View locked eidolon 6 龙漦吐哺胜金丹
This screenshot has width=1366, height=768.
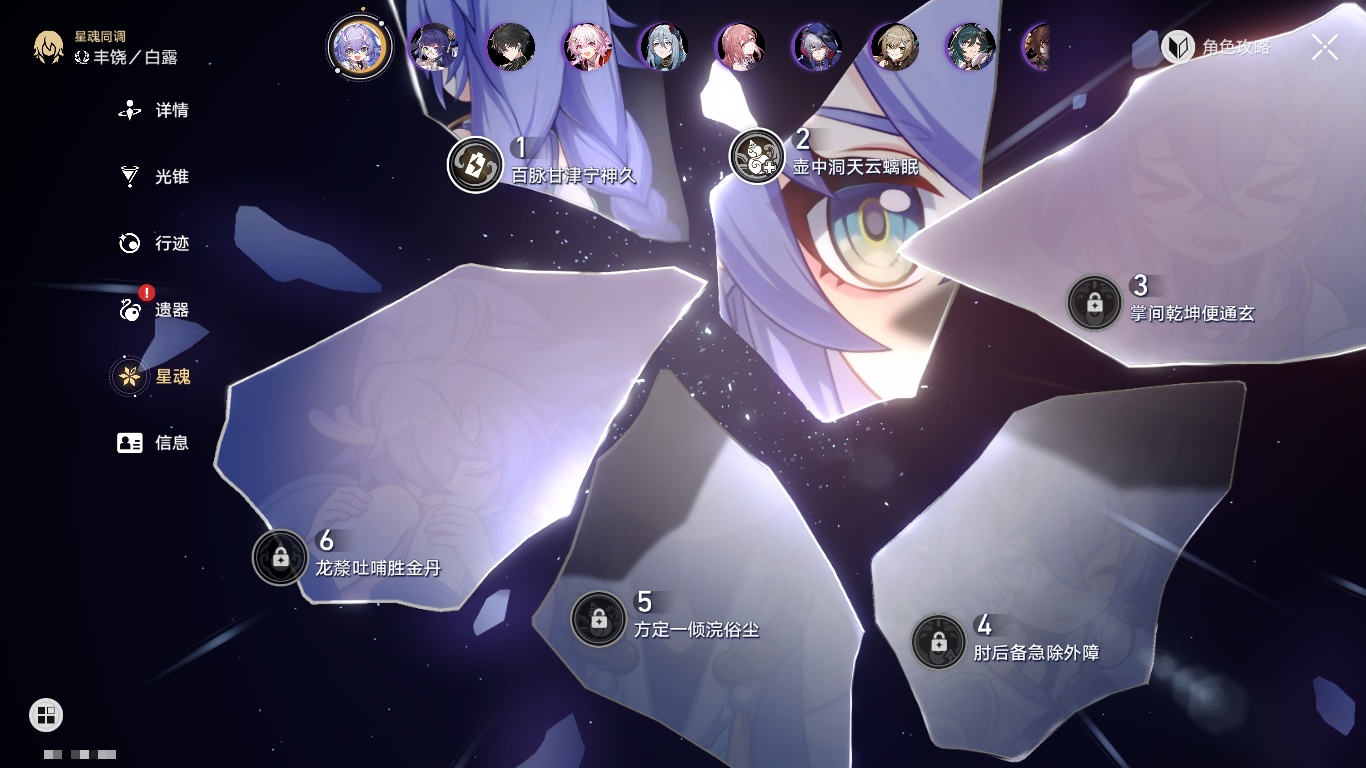click(280, 557)
